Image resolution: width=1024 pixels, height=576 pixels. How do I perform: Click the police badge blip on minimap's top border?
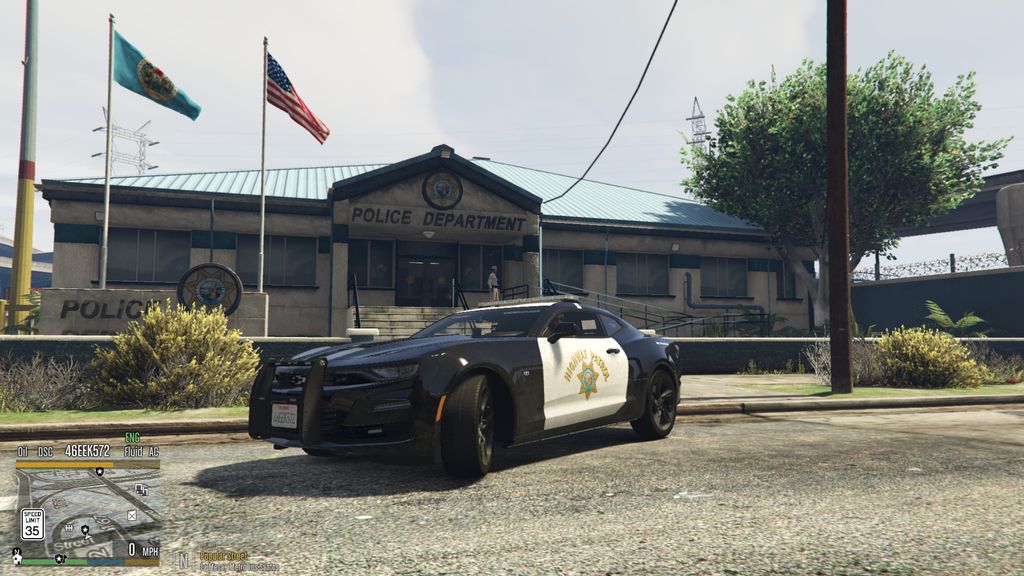(x=99, y=470)
